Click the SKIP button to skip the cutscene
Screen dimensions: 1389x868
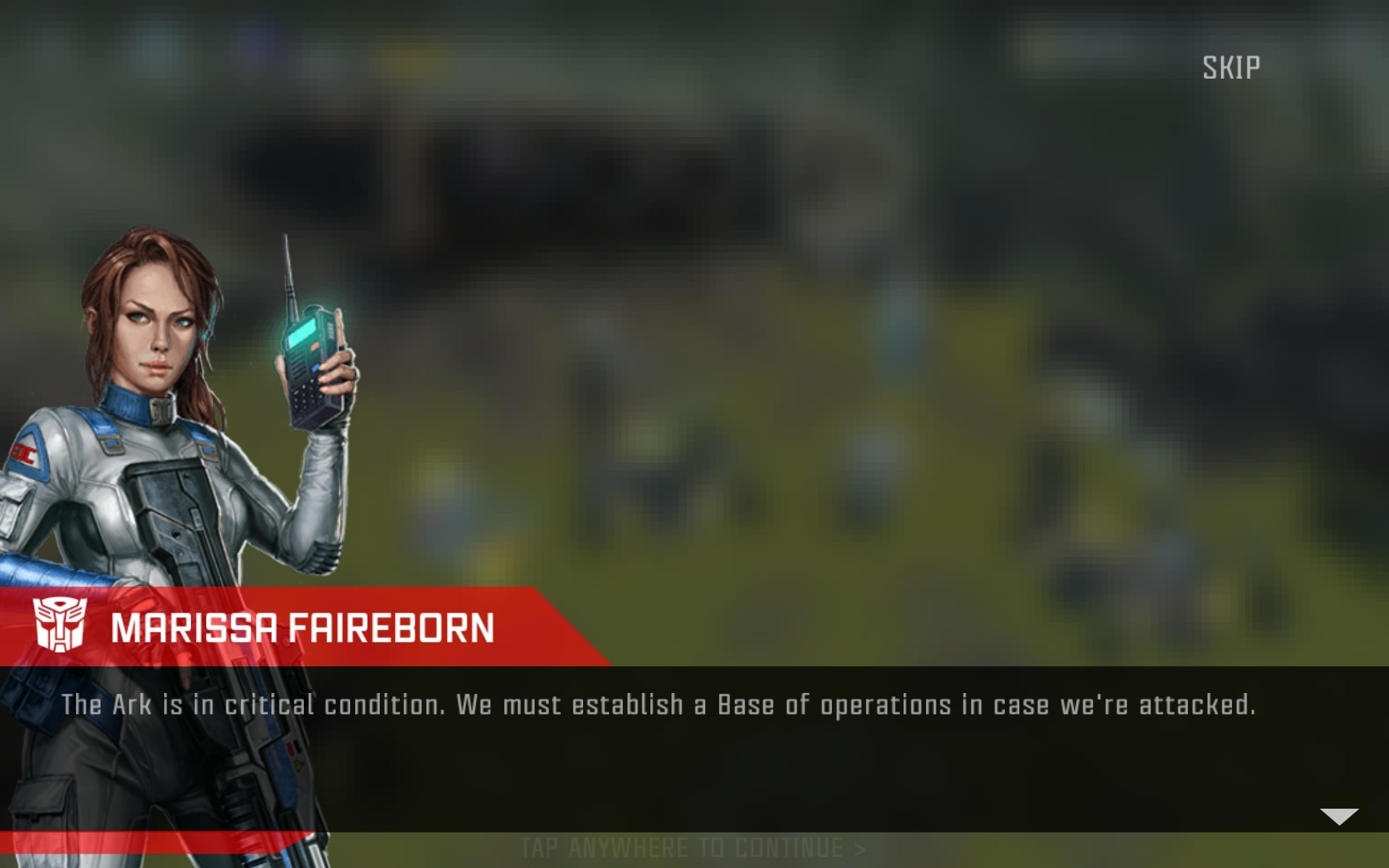click(x=1231, y=67)
